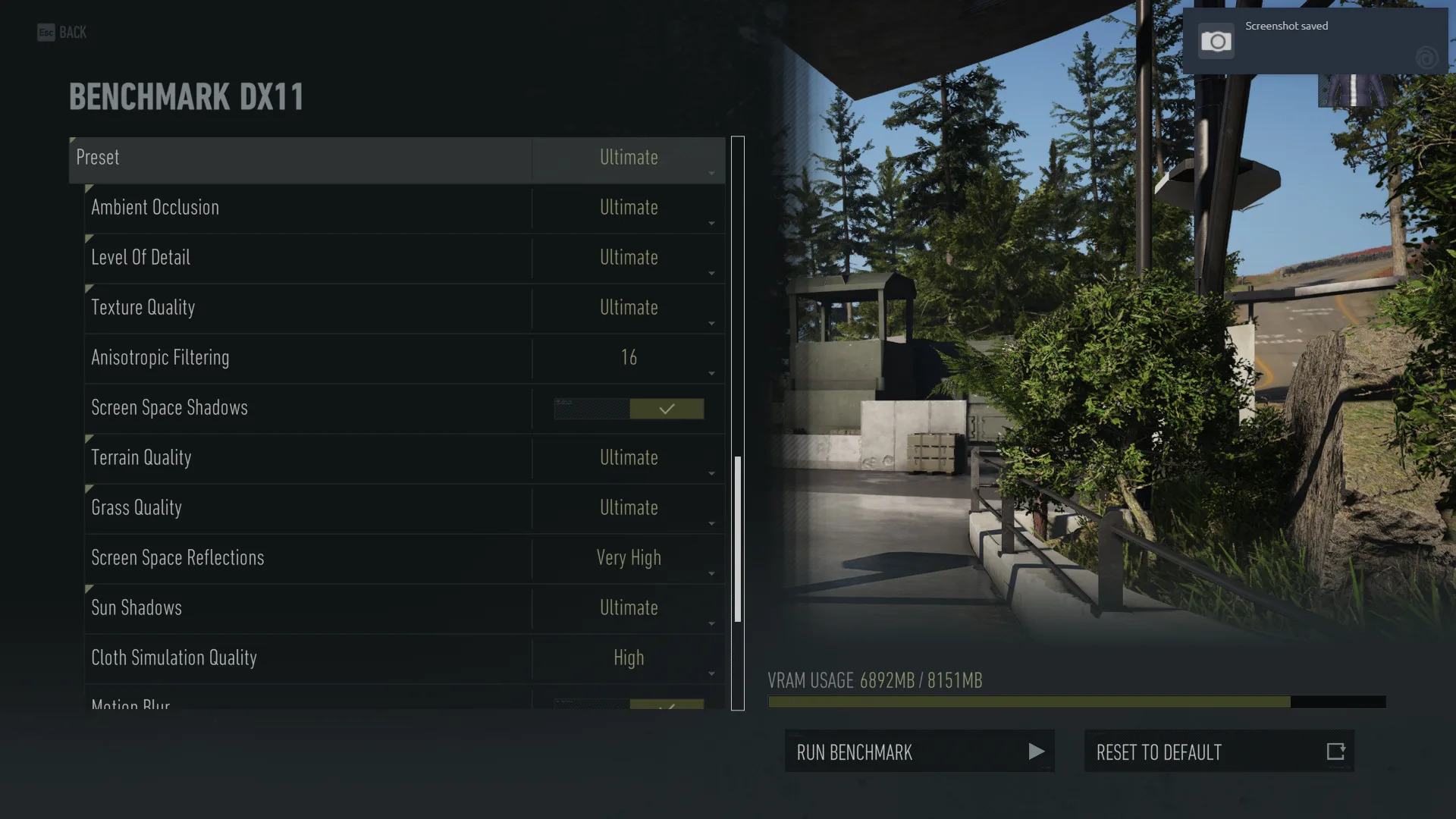Choose the Sun Shadows dropdown
This screenshot has height=819, width=1456.
pyautogui.click(x=629, y=609)
